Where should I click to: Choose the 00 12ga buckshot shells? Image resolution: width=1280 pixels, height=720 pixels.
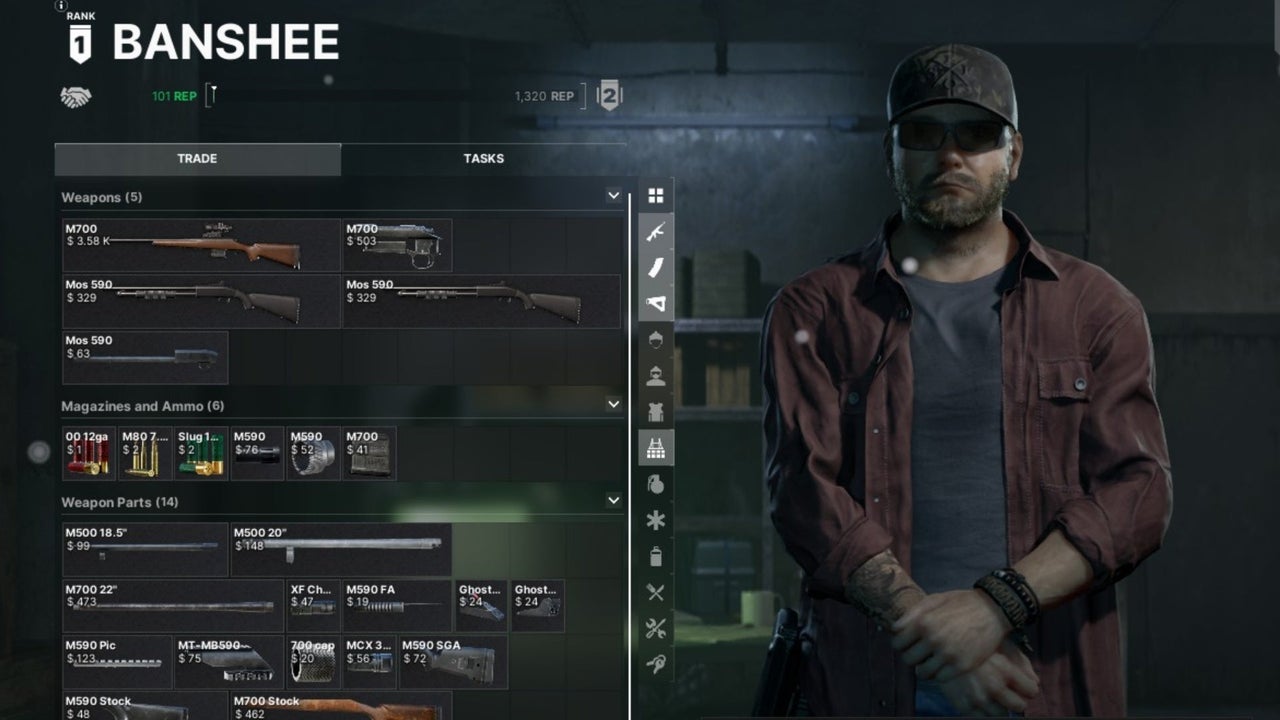click(x=89, y=454)
